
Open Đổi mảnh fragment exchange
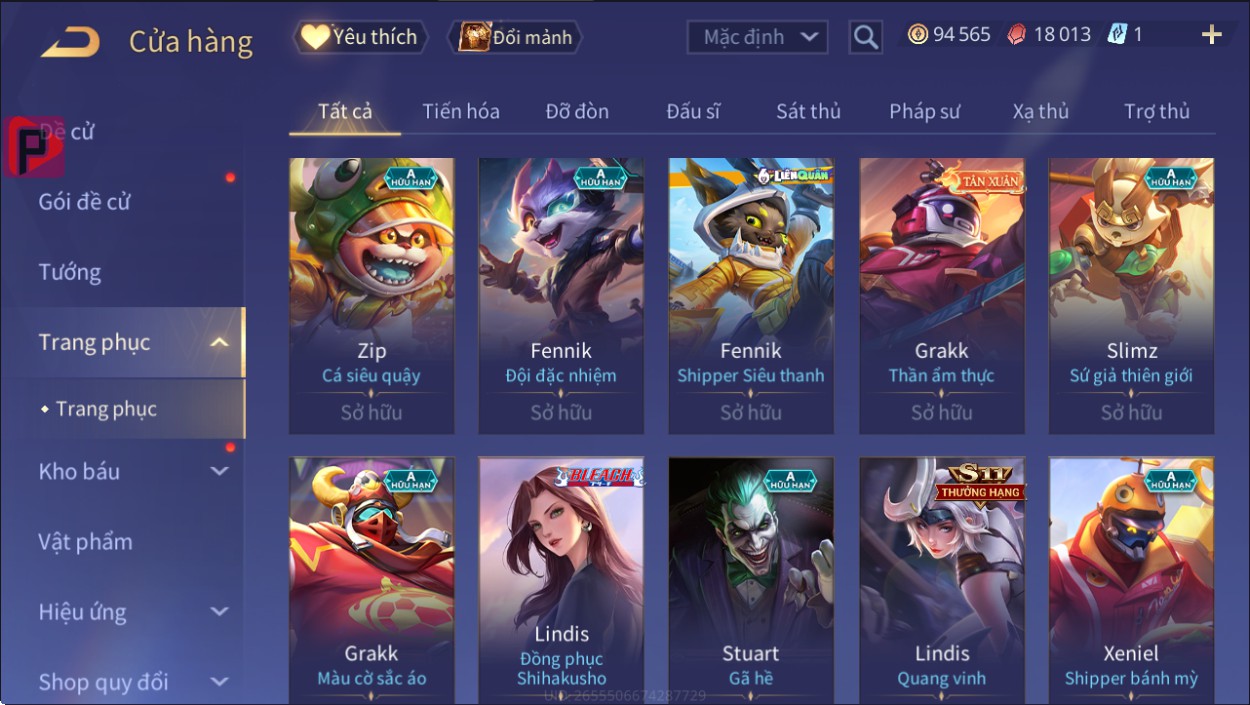pos(516,38)
